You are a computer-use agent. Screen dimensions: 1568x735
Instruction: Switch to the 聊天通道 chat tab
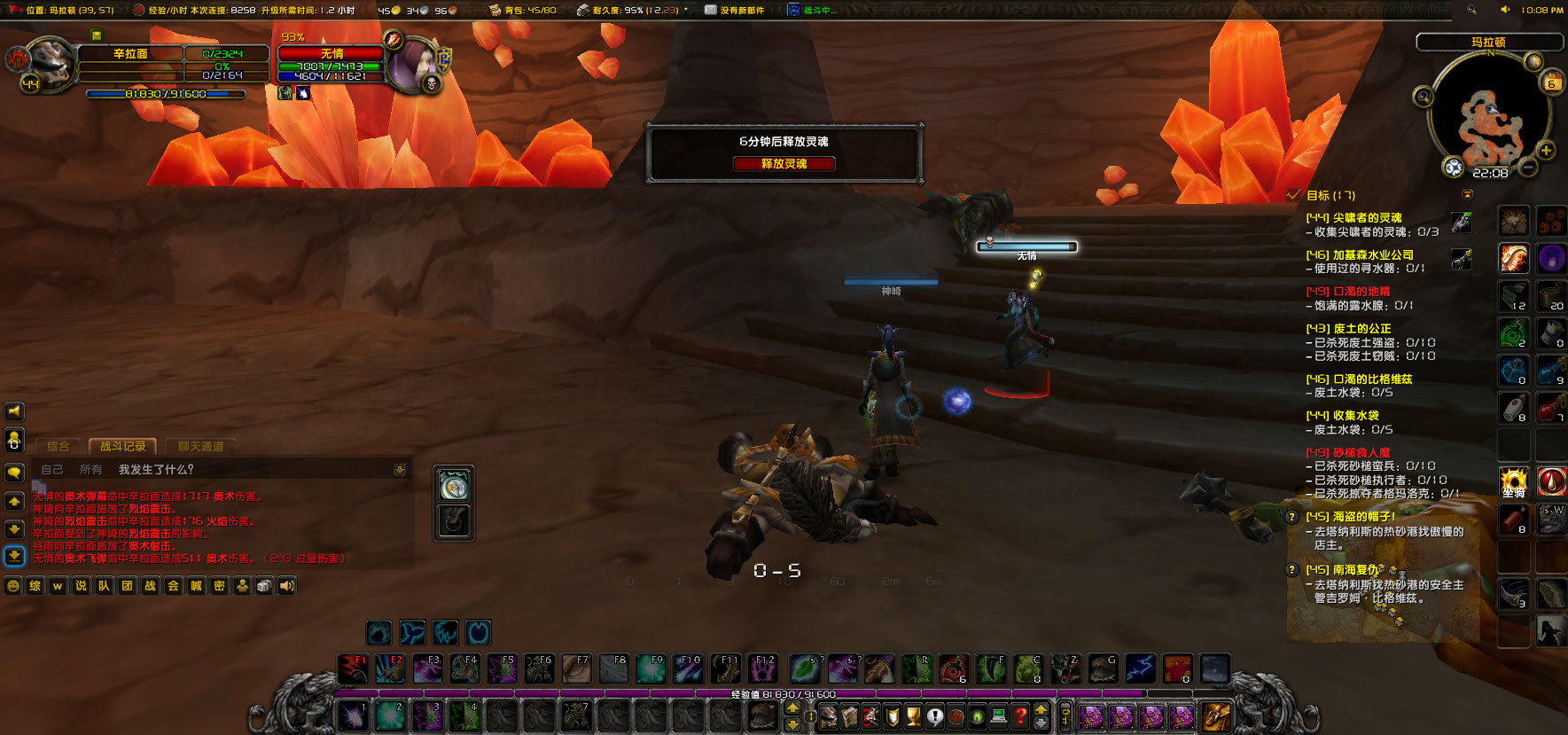201,445
